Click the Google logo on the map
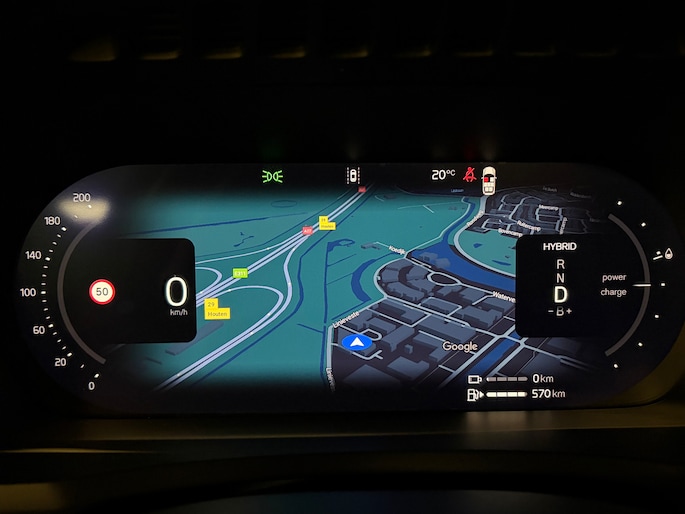The height and width of the screenshot is (514, 685). tap(460, 346)
